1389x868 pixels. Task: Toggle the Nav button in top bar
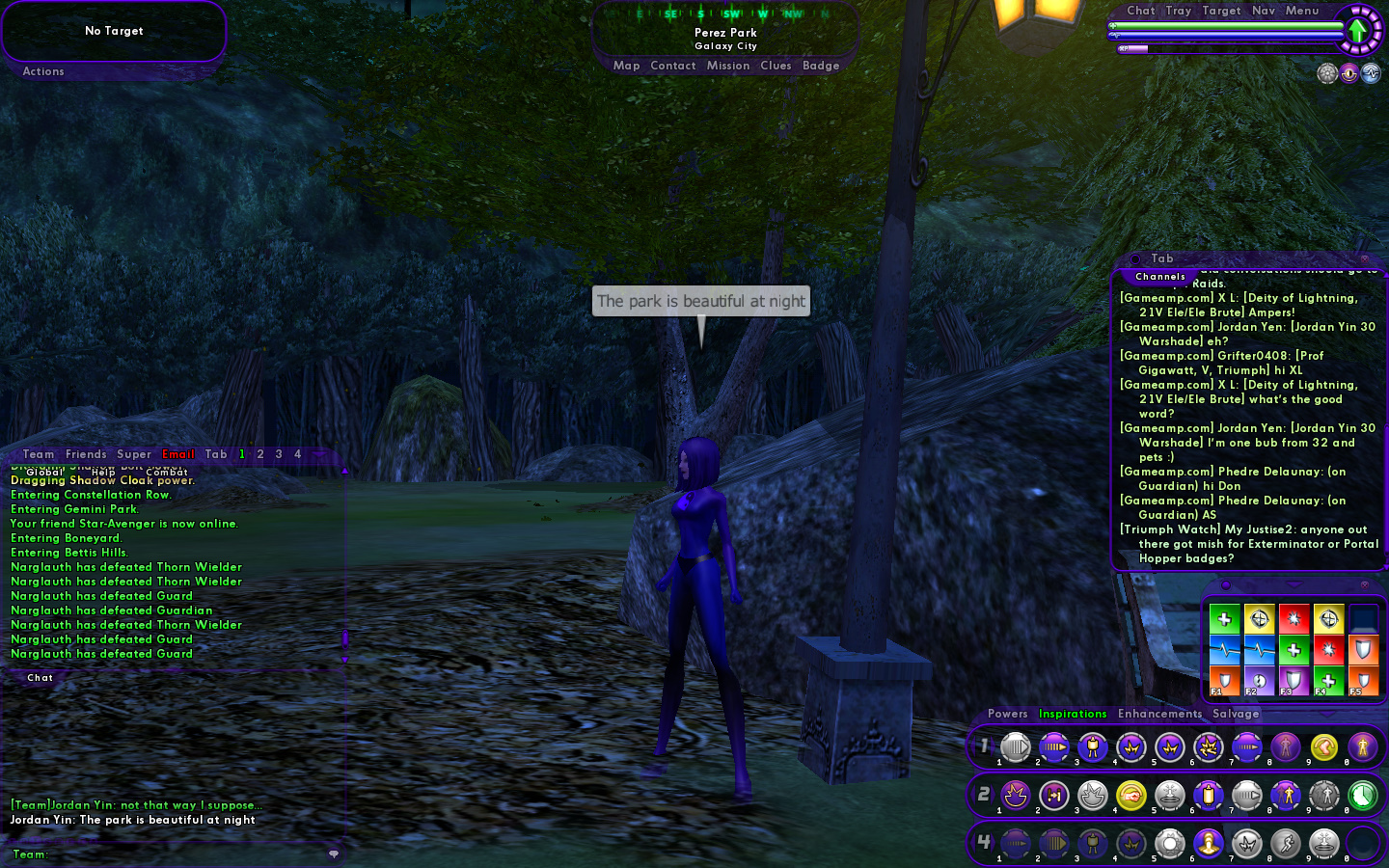[1264, 11]
